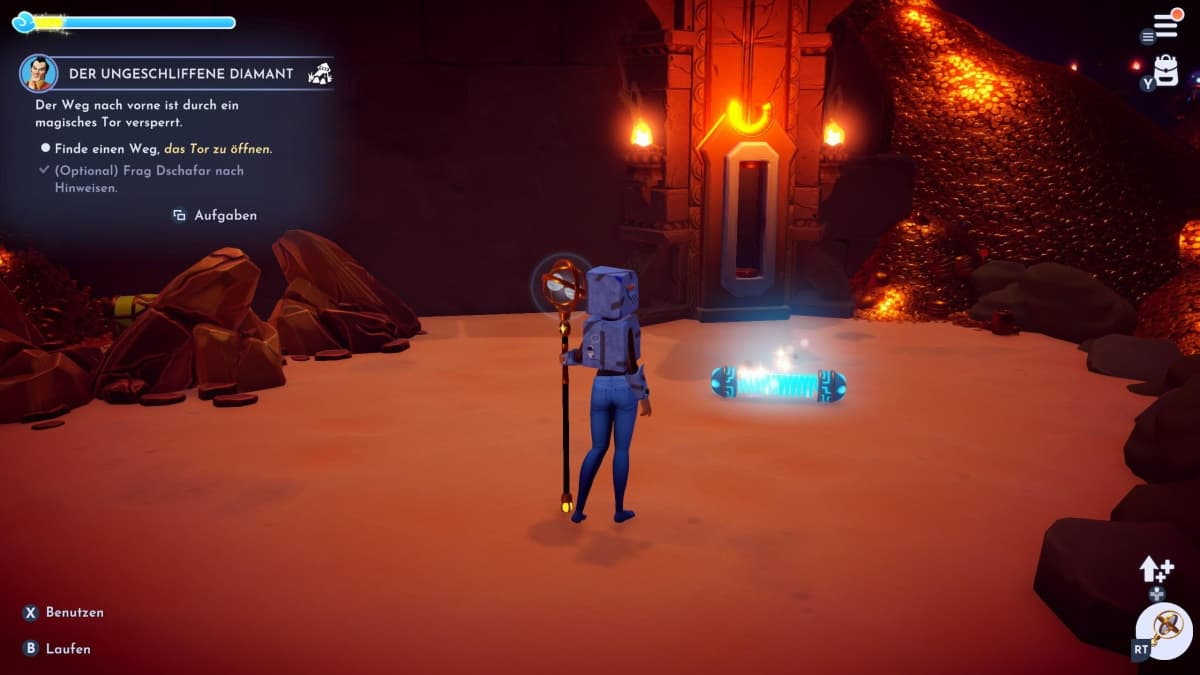The image size is (1200, 675).
Task: Activate the royal hourglass tool icon
Action: click(1166, 629)
